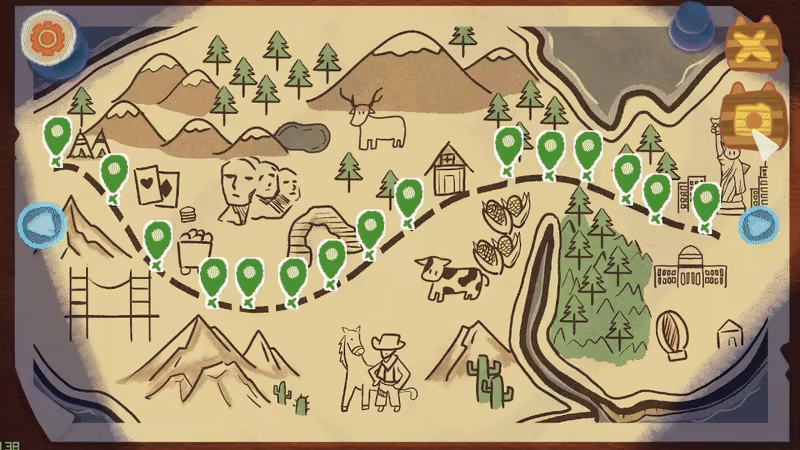The width and height of the screenshot is (800, 450).
Task: Go to the next map page with right arrow
Action: (x=758, y=226)
